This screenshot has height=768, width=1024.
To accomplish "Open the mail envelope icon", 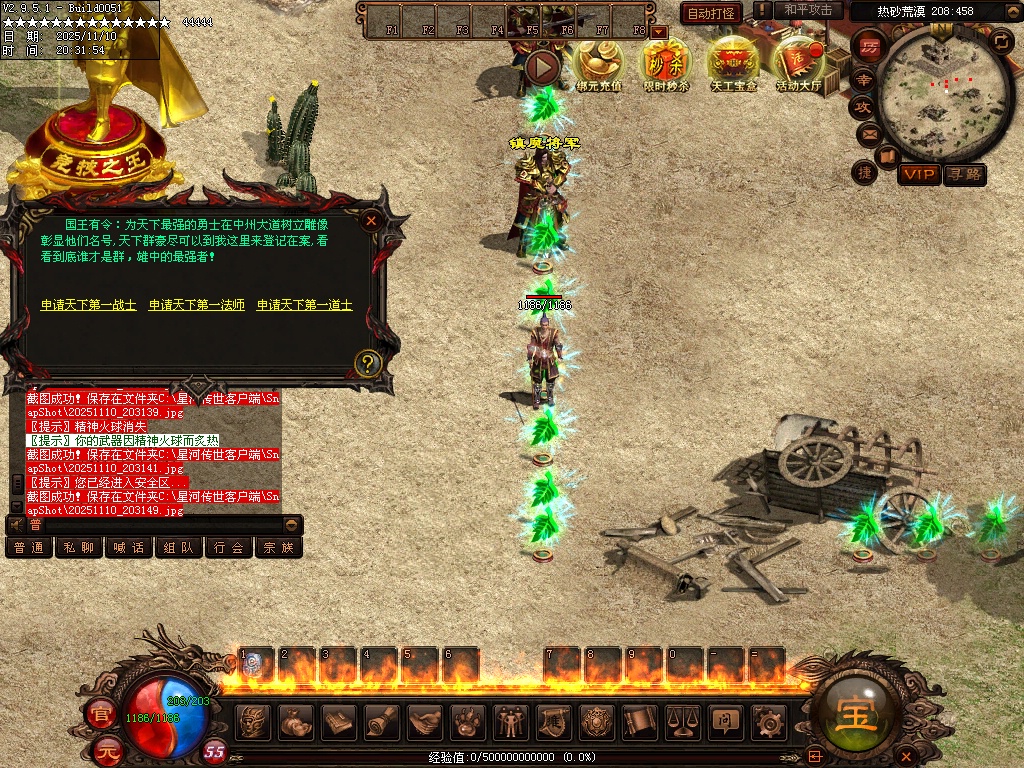I will coord(868,134).
